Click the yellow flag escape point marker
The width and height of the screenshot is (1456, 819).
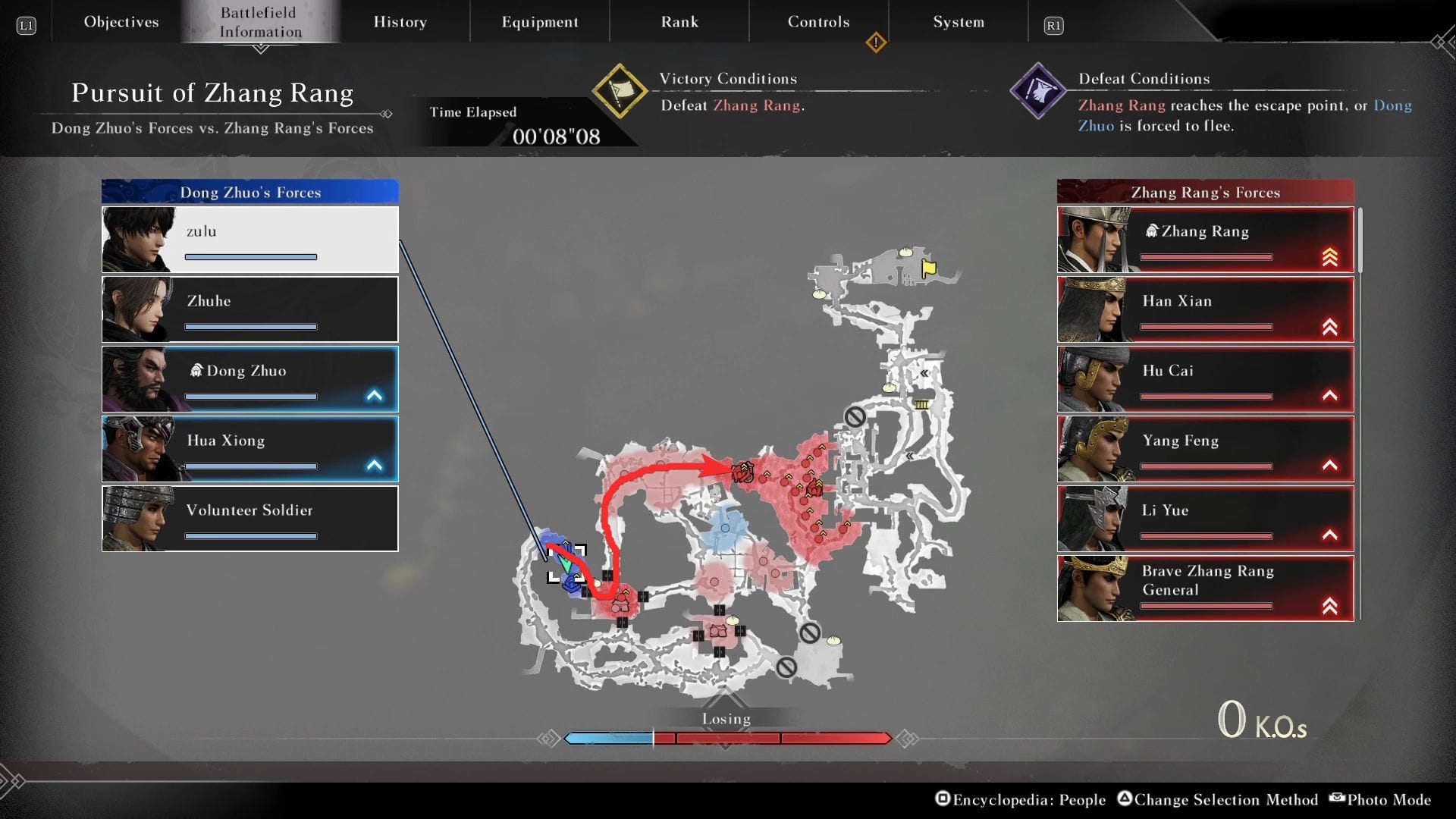[929, 268]
